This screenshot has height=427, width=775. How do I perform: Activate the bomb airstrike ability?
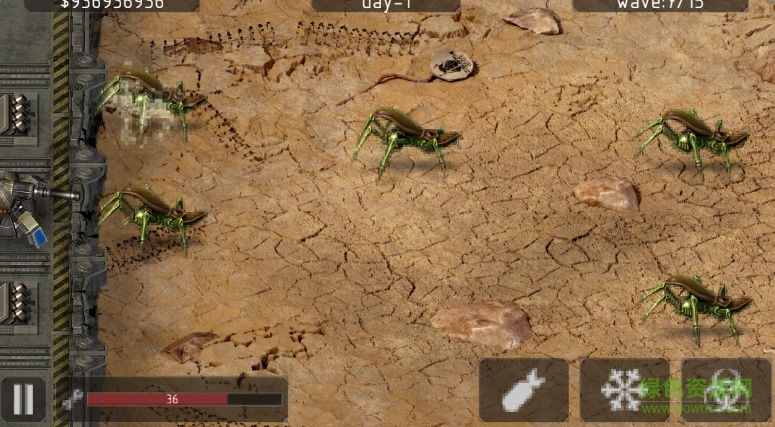(523, 390)
